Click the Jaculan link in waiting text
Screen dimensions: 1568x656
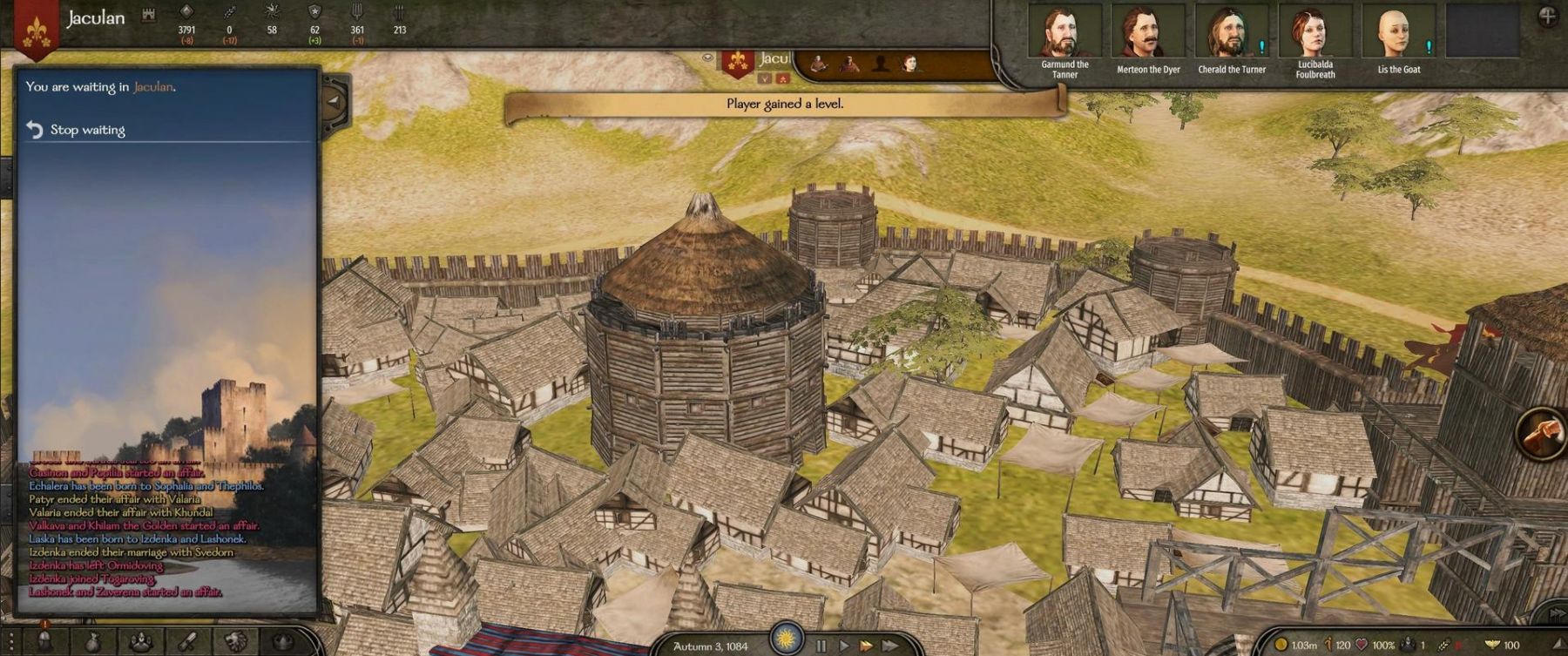coord(152,87)
